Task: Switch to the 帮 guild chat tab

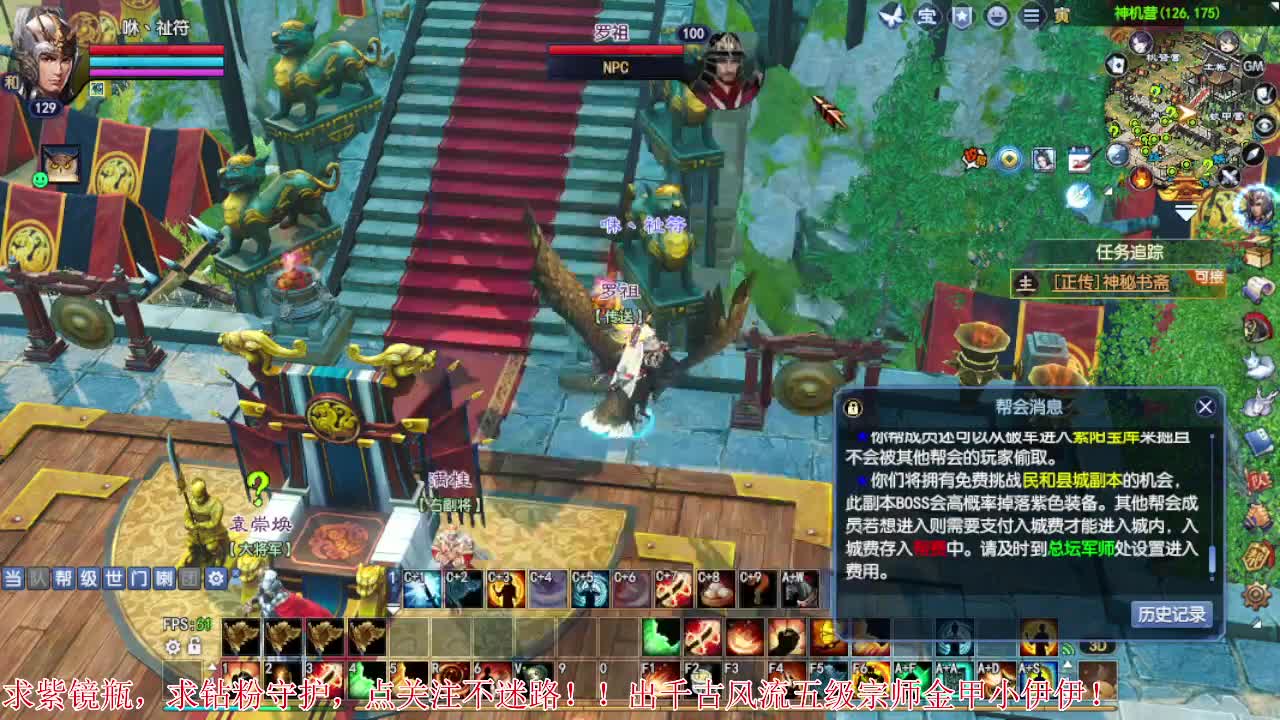Action: point(64,578)
